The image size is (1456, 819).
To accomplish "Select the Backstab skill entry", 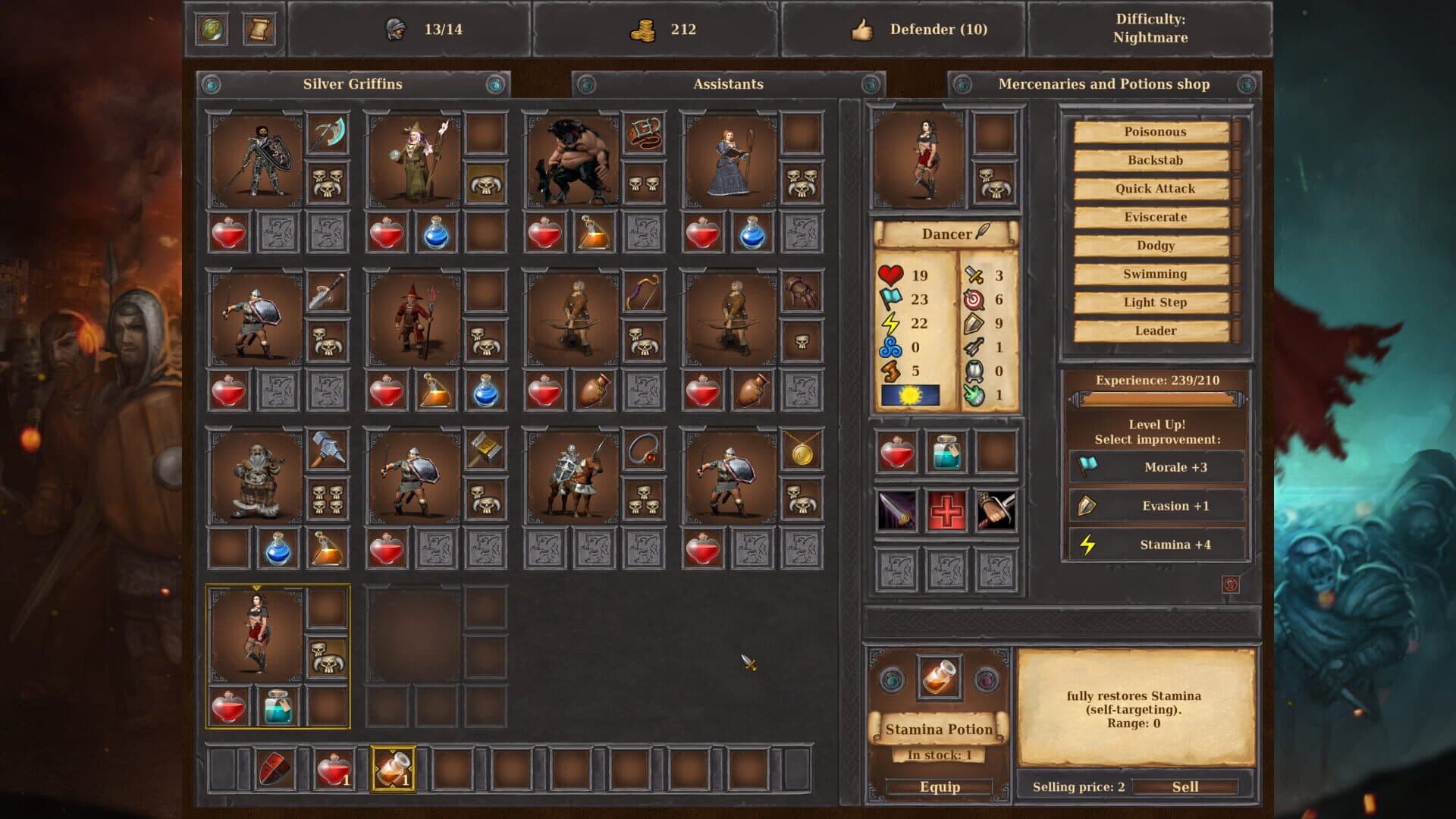I will click(x=1153, y=160).
